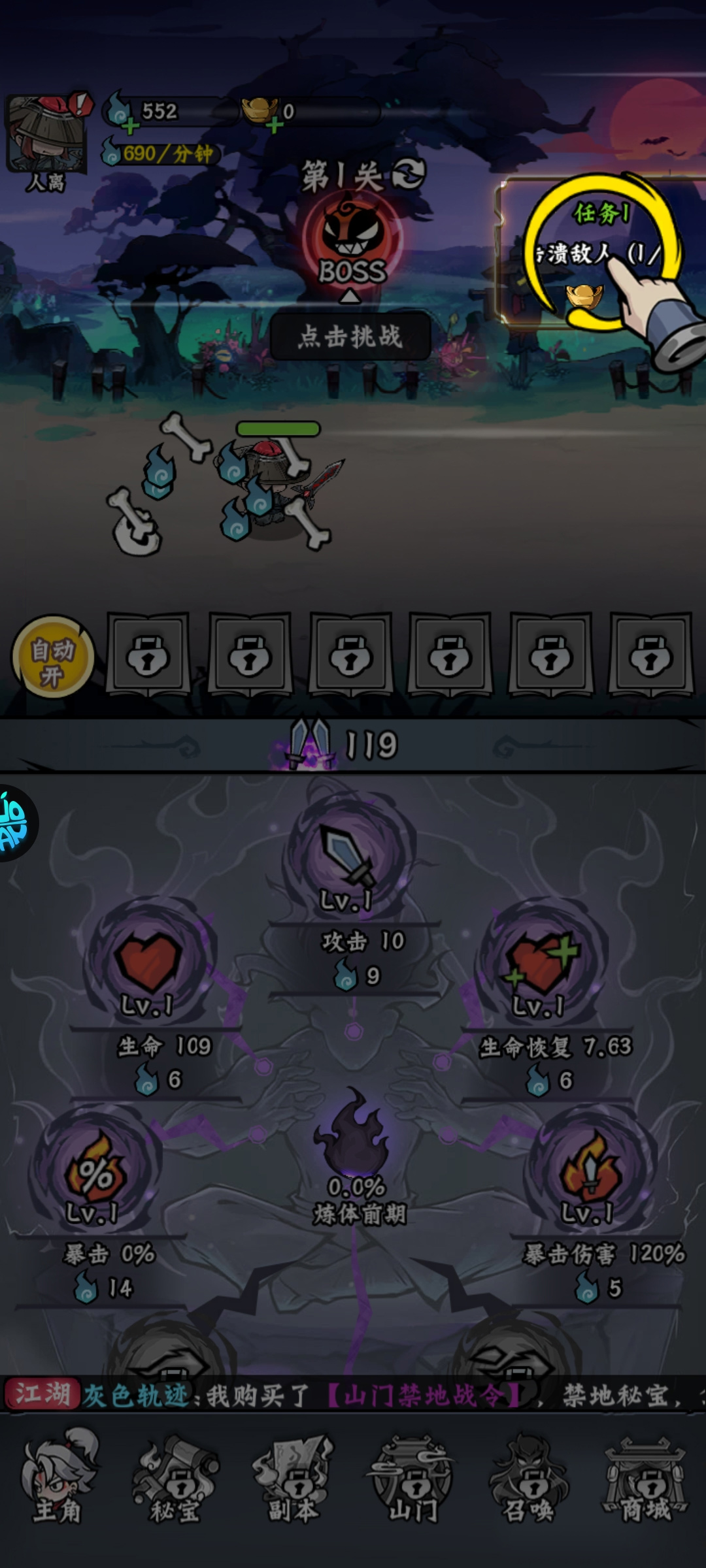Open the locked 召唤 summon tab
The width and height of the screenshot is (706, 1568).
click(529, 1477)
